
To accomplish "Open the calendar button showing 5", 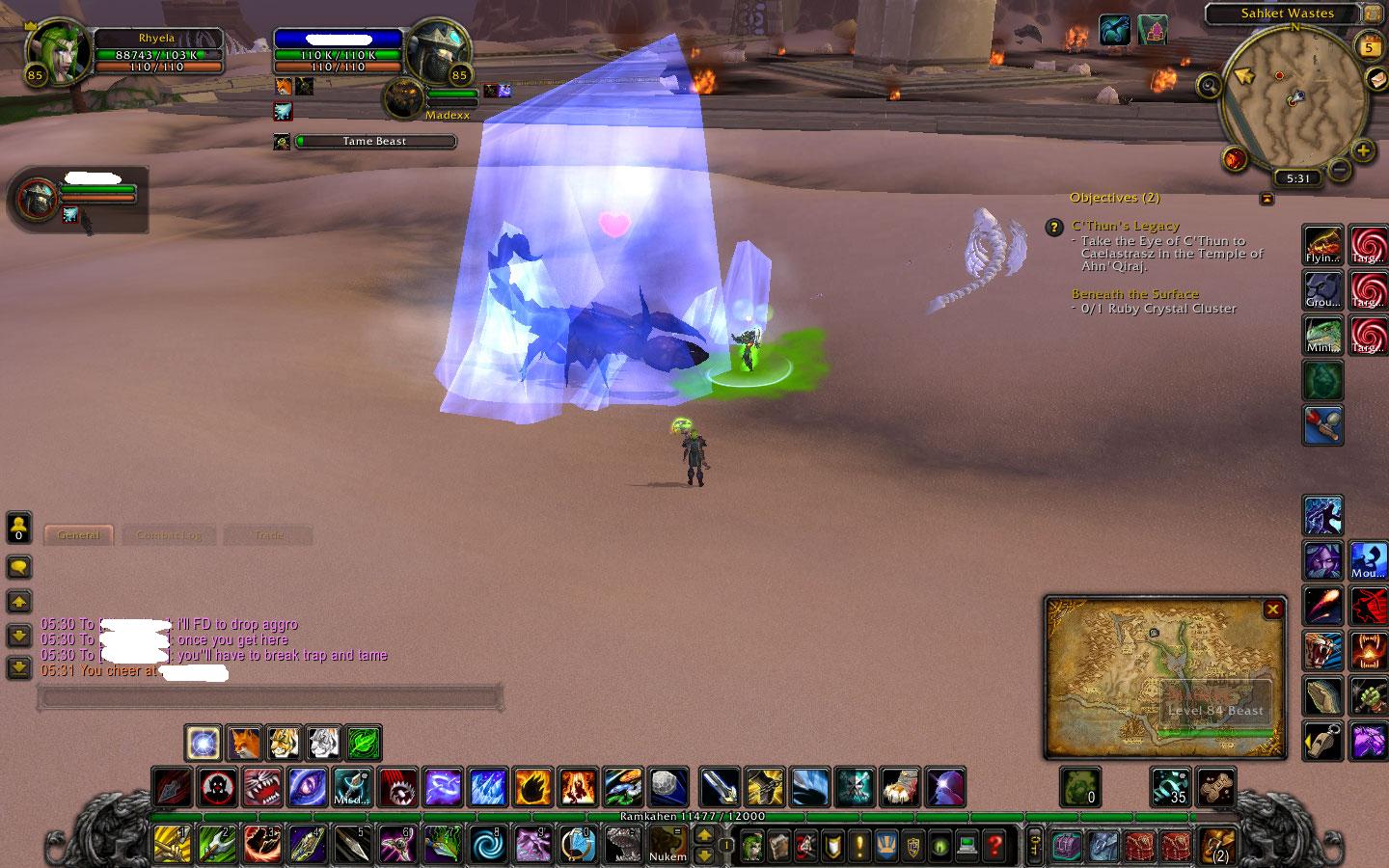I will [1369, 45].
